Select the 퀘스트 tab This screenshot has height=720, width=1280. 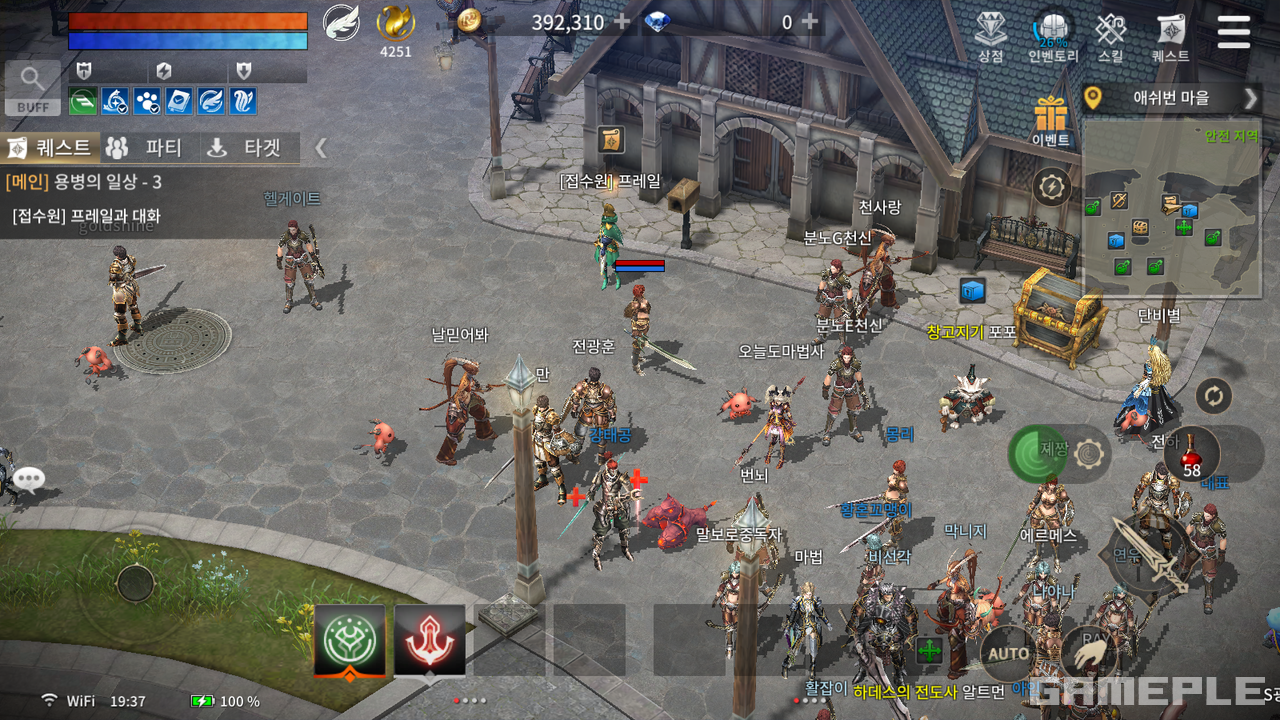pyautogui.click(x=50, y=148)
